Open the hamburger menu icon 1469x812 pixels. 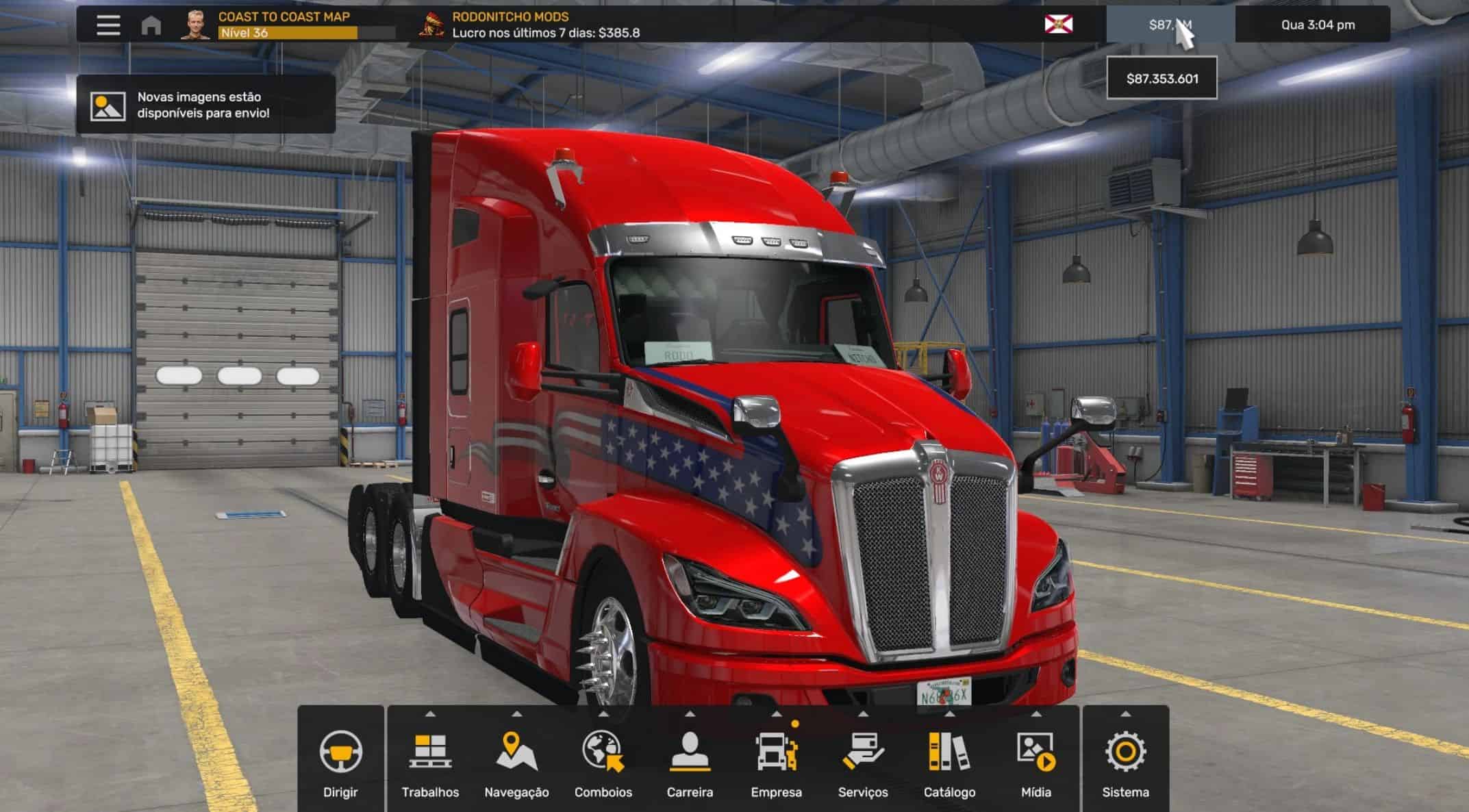(108, 25)
